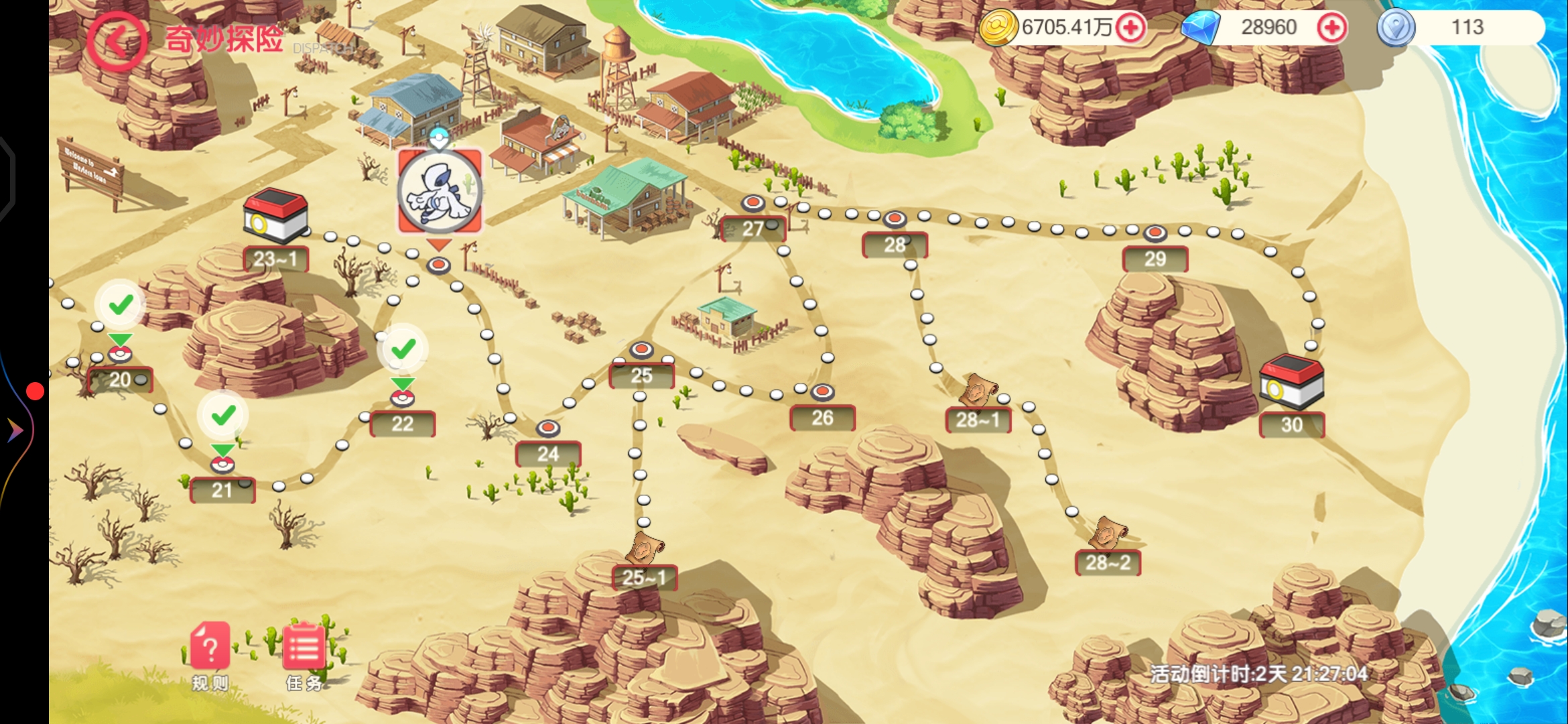Open the stage 30 treasure chest

pos(1291,382)
